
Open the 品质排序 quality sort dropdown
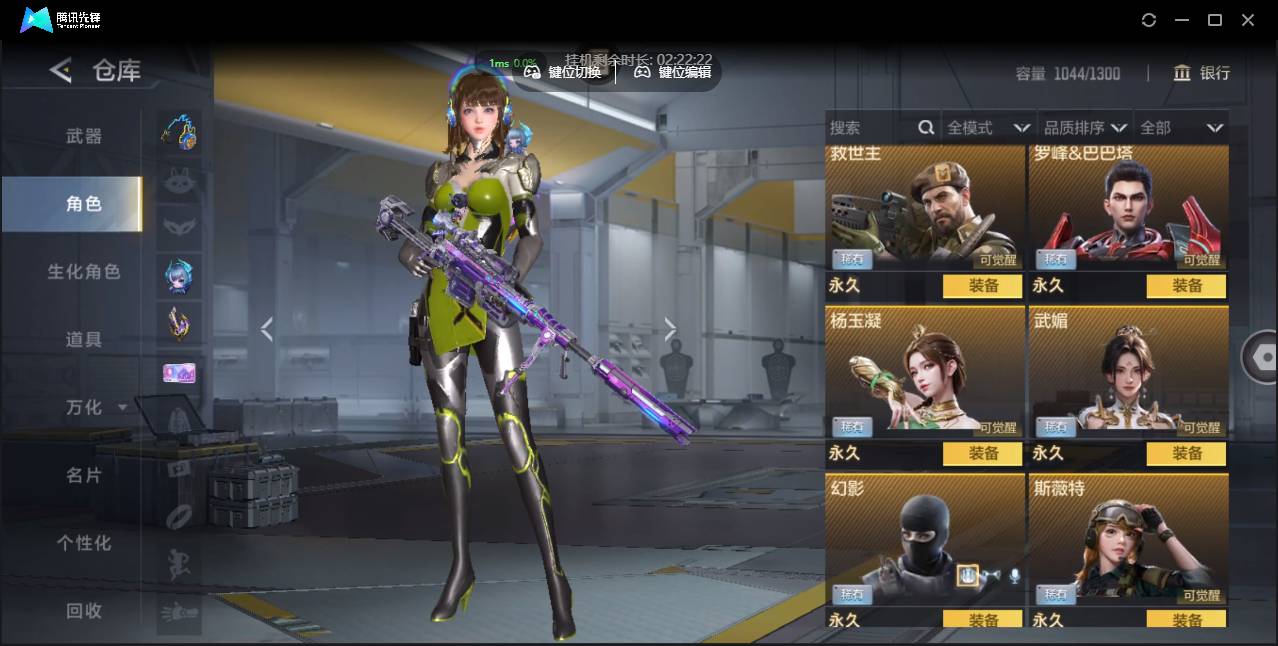click(x=1085, y=128)
